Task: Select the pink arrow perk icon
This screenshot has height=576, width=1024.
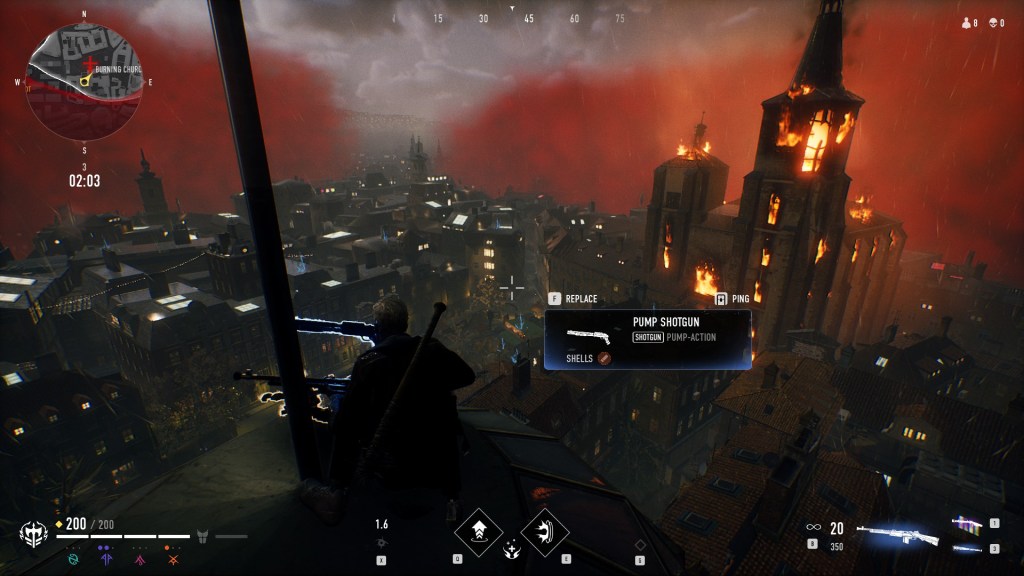Action: pos(139,559)
